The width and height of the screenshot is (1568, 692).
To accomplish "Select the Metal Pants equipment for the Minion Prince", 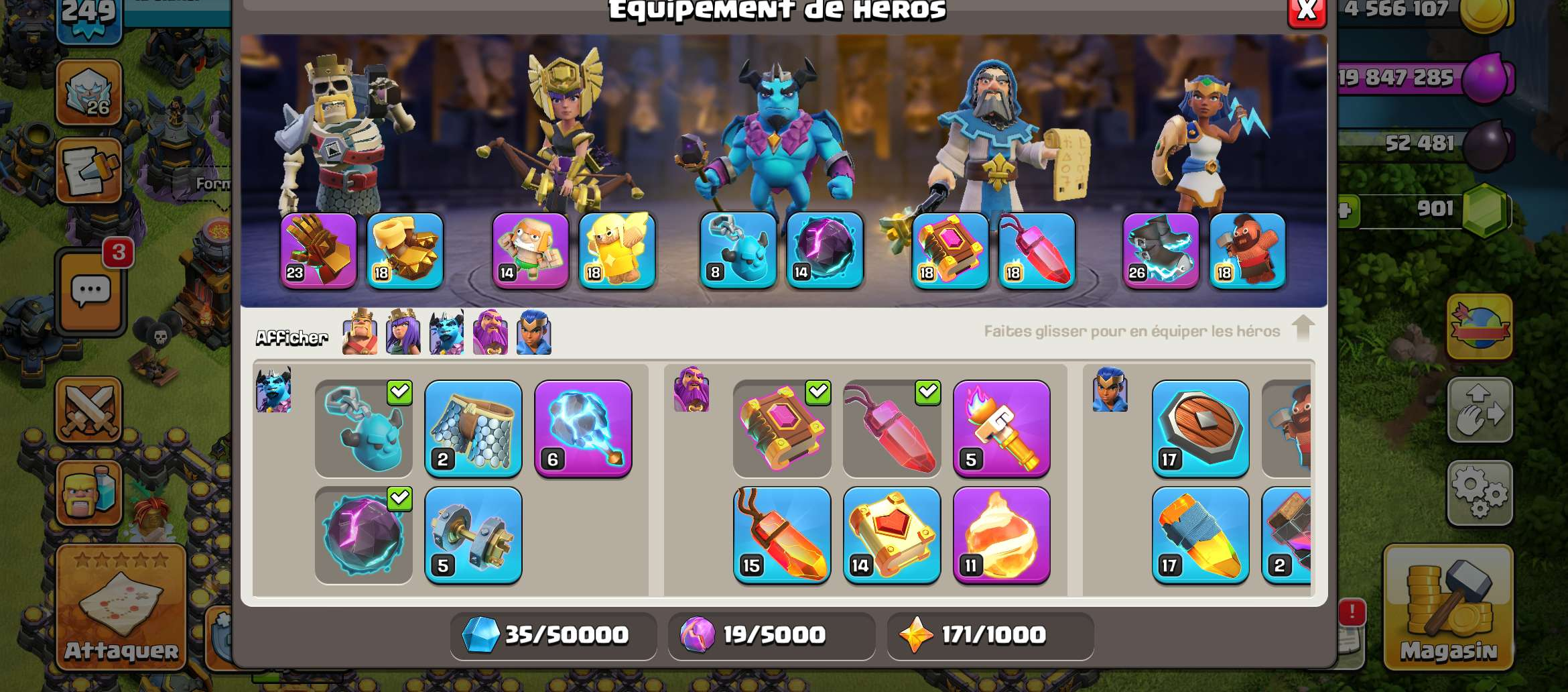I will 473,430.
